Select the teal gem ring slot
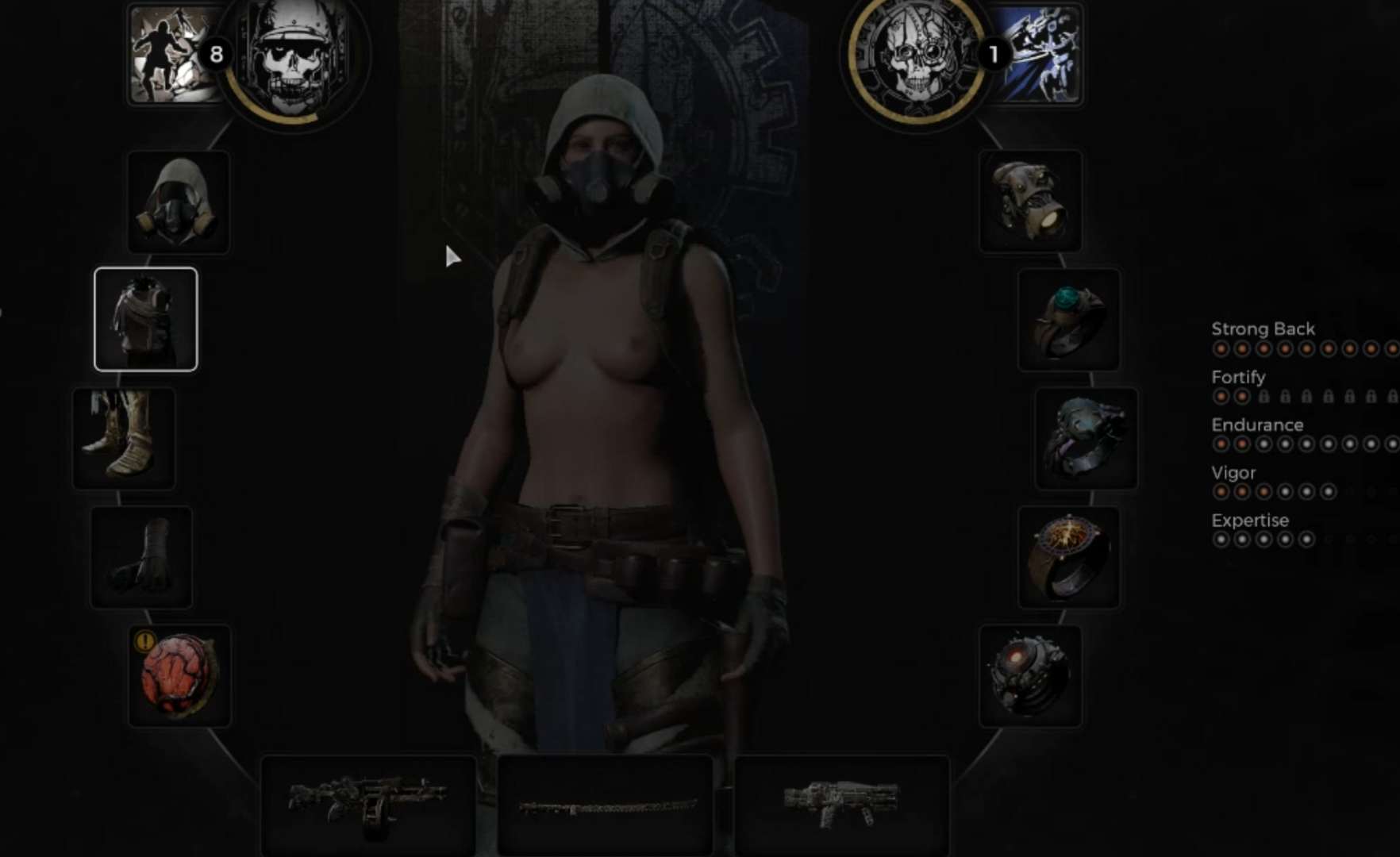Image resolution: width=1400 pixels, height=857 pixels. pos(1068,319)
